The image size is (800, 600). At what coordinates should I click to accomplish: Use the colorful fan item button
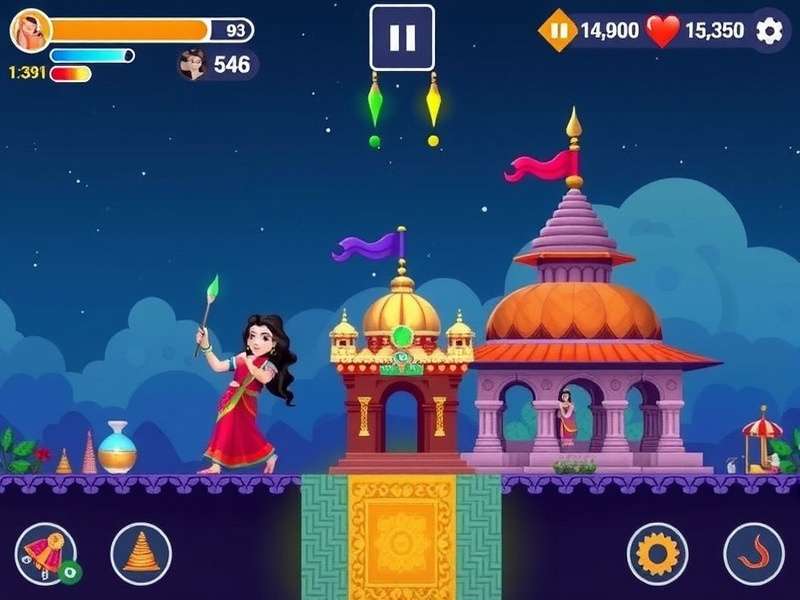(45, 553)
